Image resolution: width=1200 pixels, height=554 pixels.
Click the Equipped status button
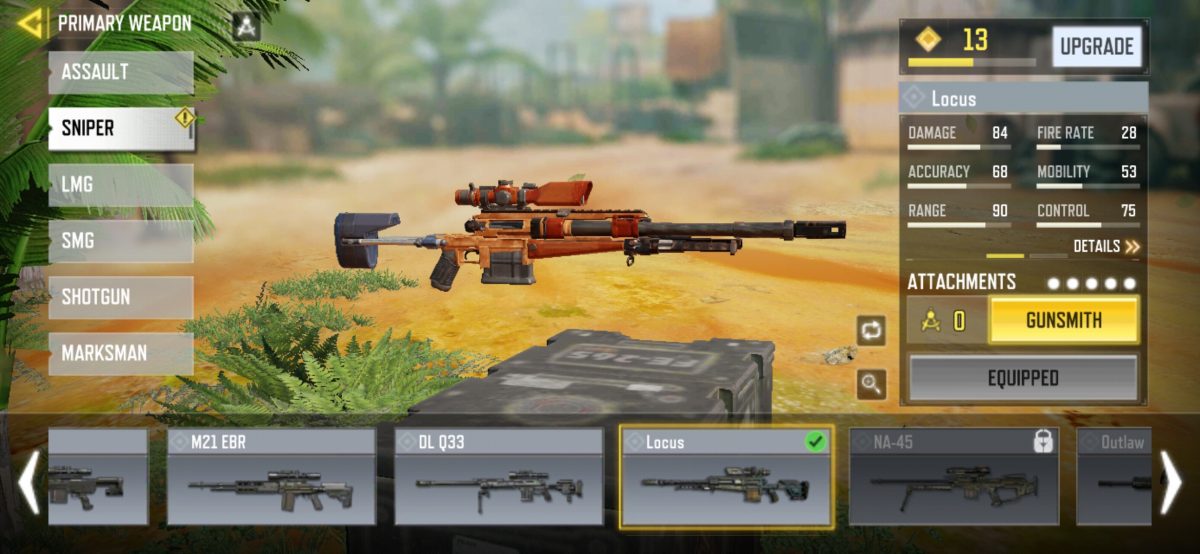[1022, 378]
